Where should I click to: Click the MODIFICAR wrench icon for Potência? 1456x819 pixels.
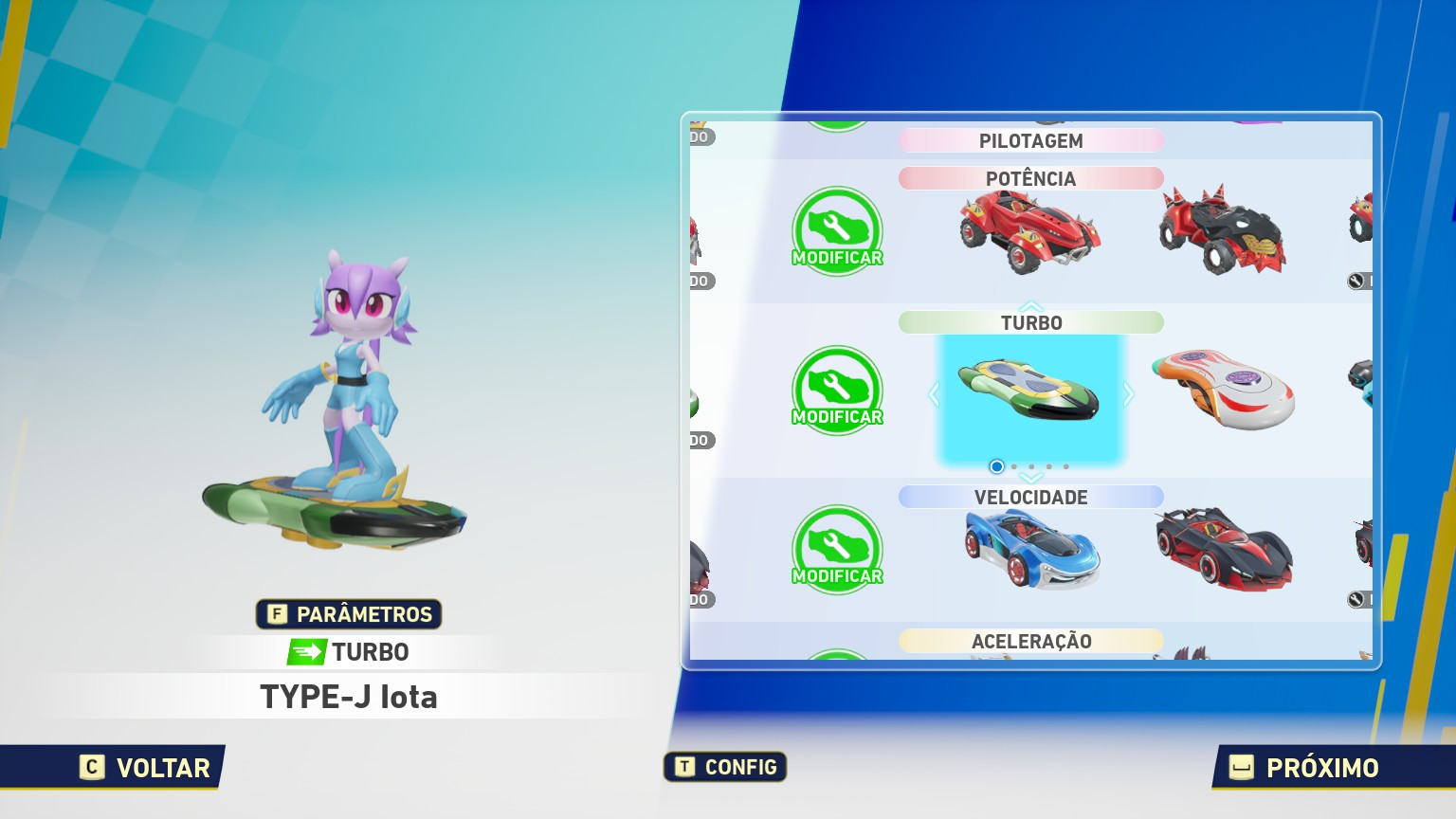(x=837, y=230)
